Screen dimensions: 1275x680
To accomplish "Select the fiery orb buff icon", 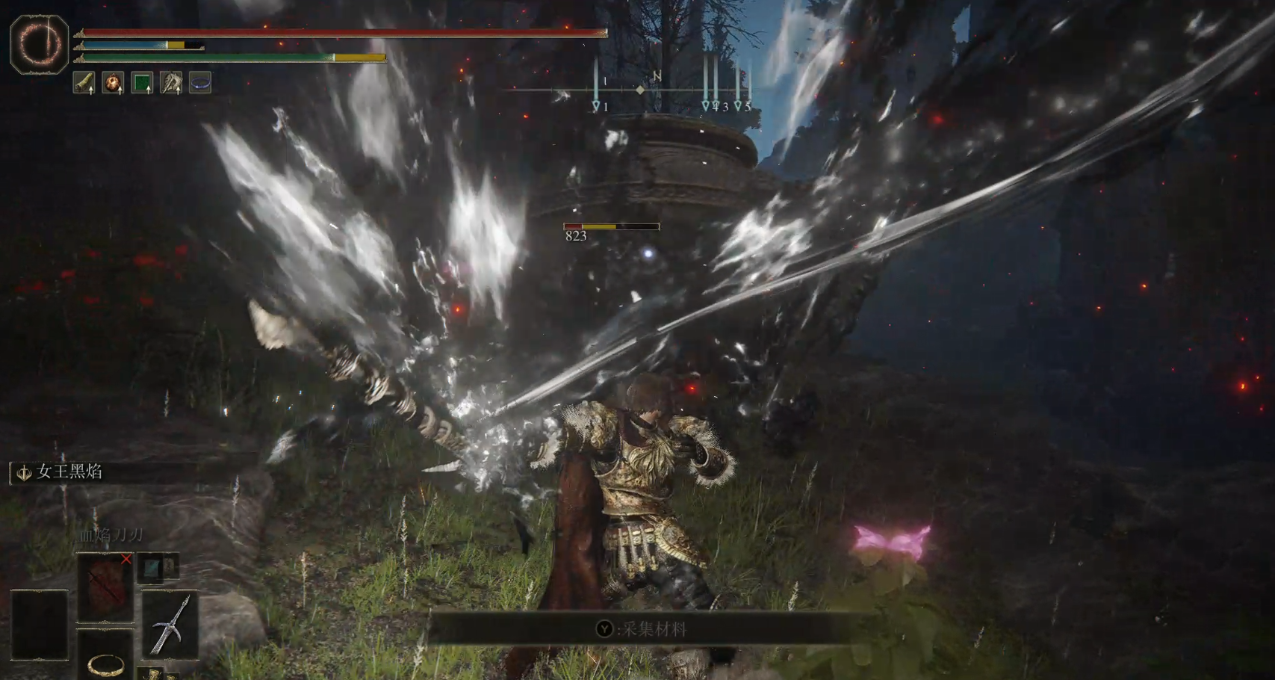I will [x=113, y=83].
